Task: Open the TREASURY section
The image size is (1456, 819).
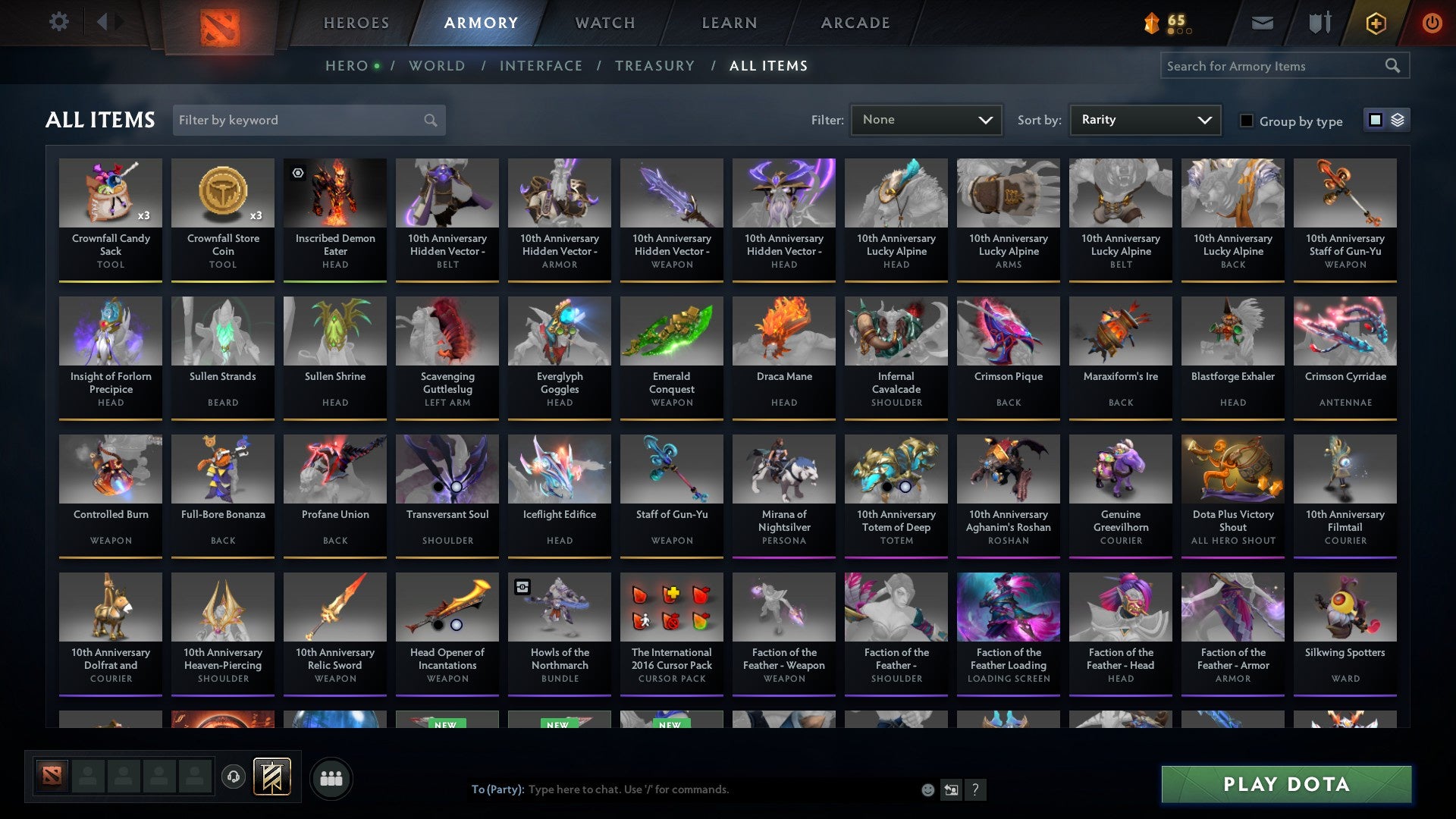Action: [654, 66]
